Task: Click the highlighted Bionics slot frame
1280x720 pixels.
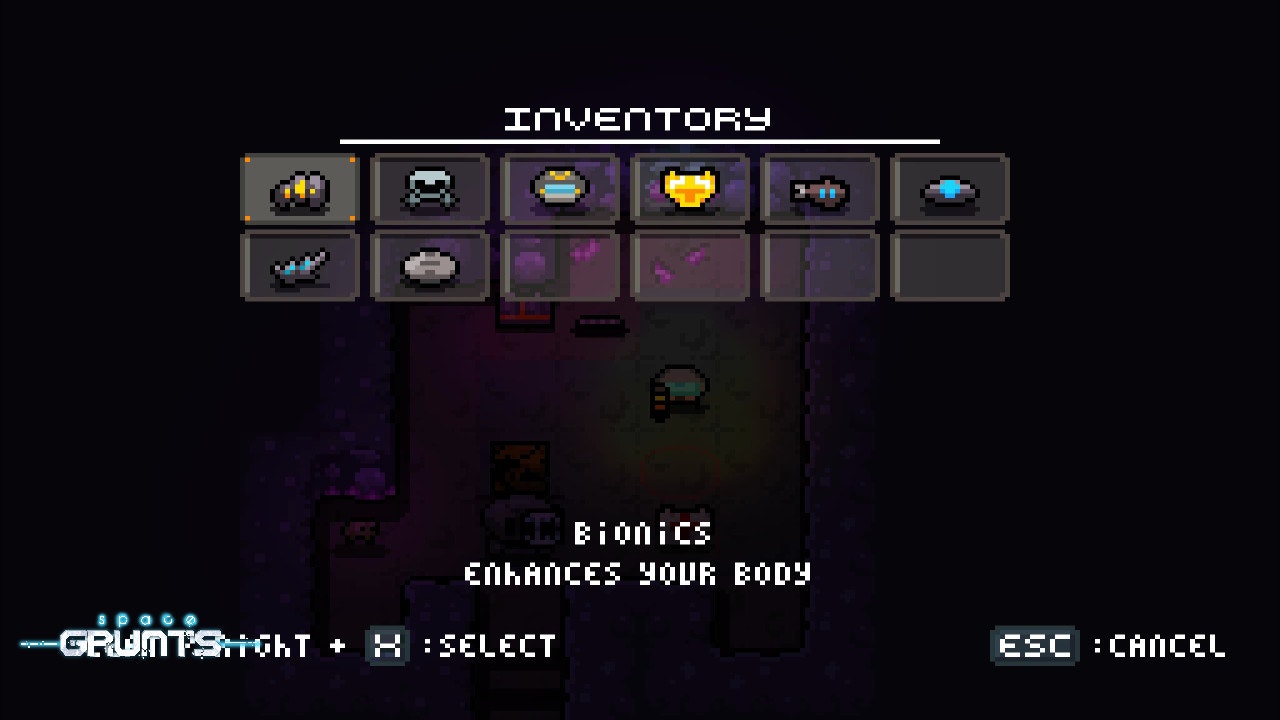Action: pyautogui.click(x=300, y=190)
